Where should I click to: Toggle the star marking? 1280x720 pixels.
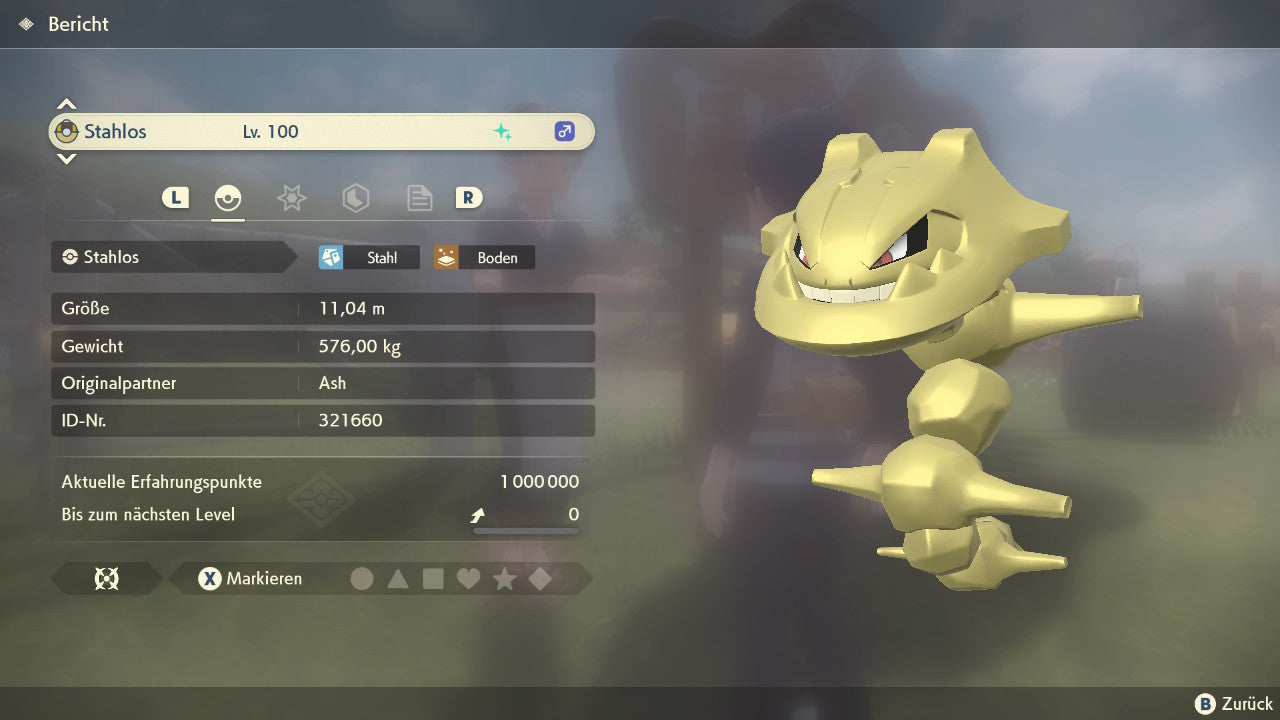(504, 578)
